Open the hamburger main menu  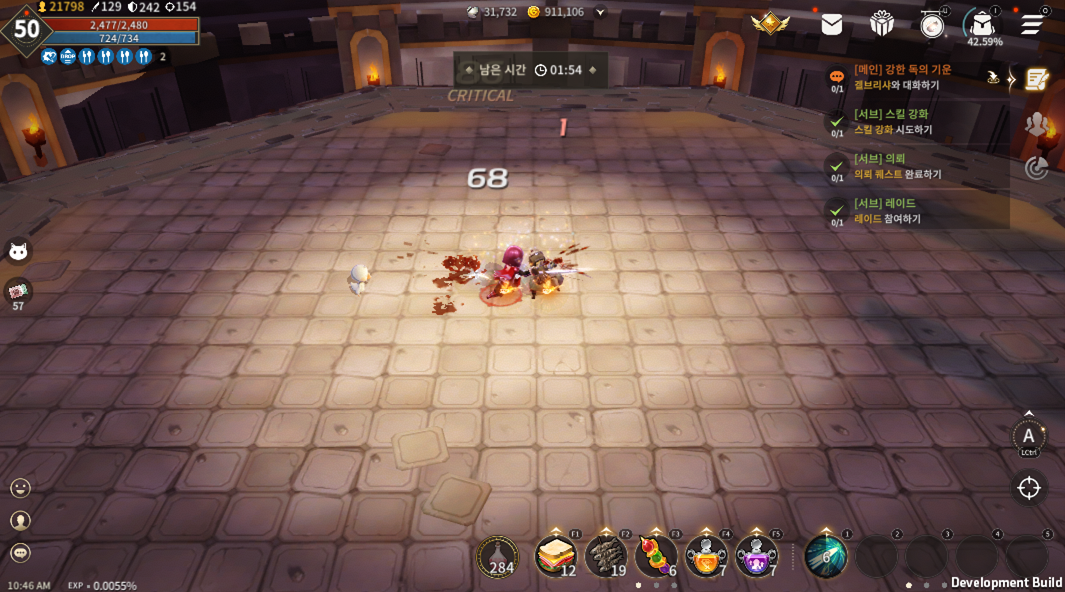pos(1032,25)
